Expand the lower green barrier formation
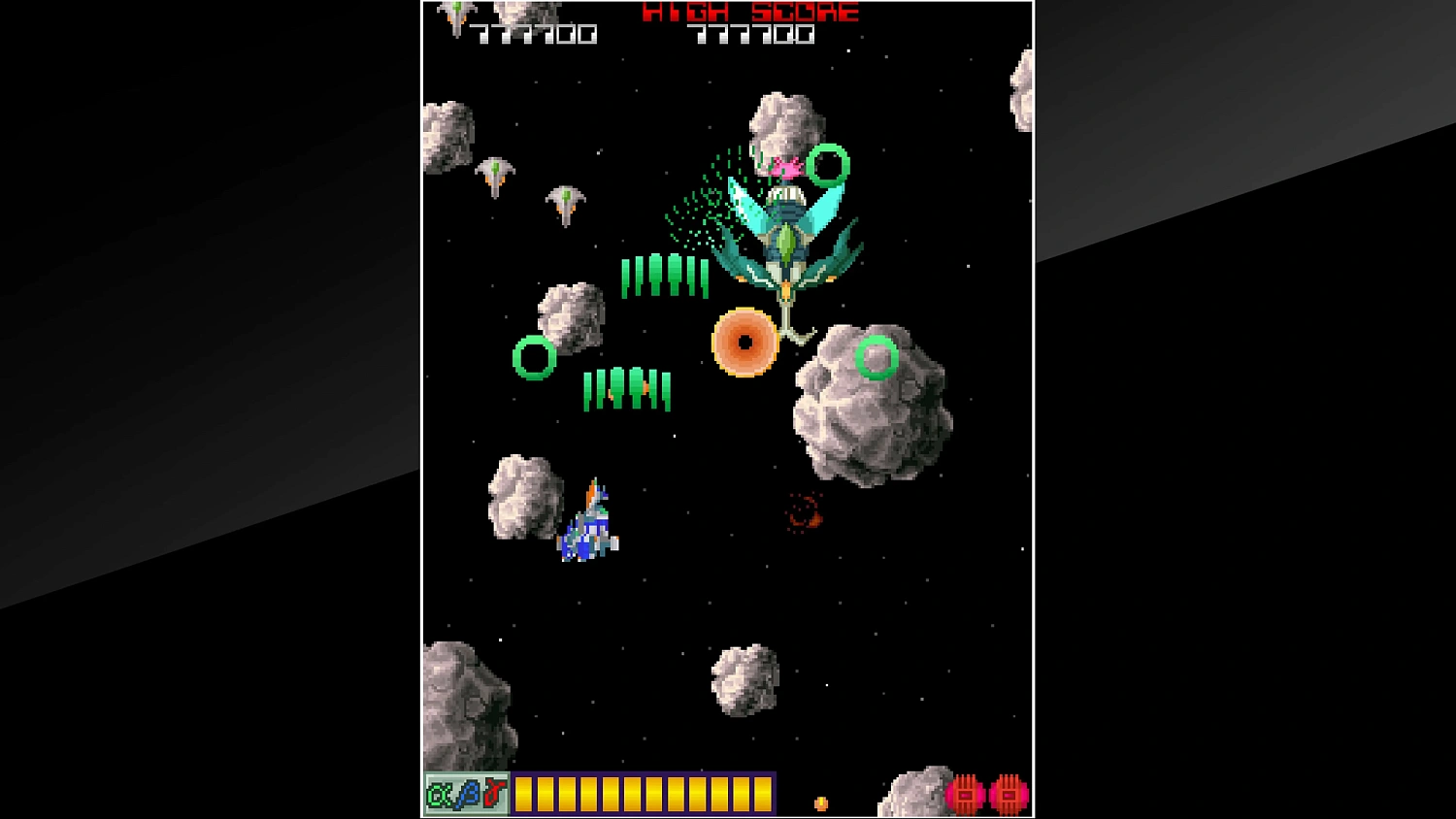The image size is (1456, 819). 627,388
